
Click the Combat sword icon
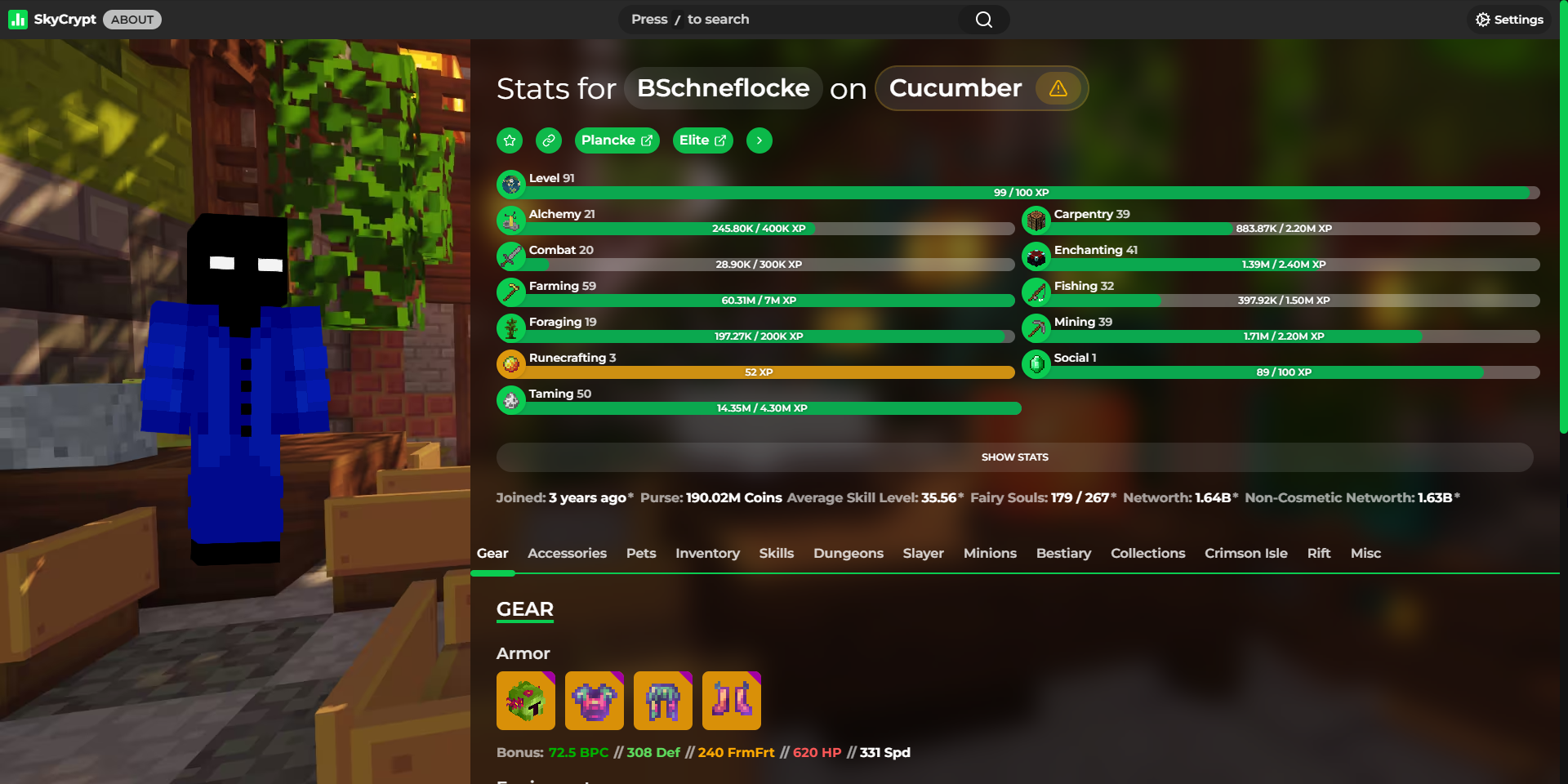pyautogui.click(x=511, y=256)
